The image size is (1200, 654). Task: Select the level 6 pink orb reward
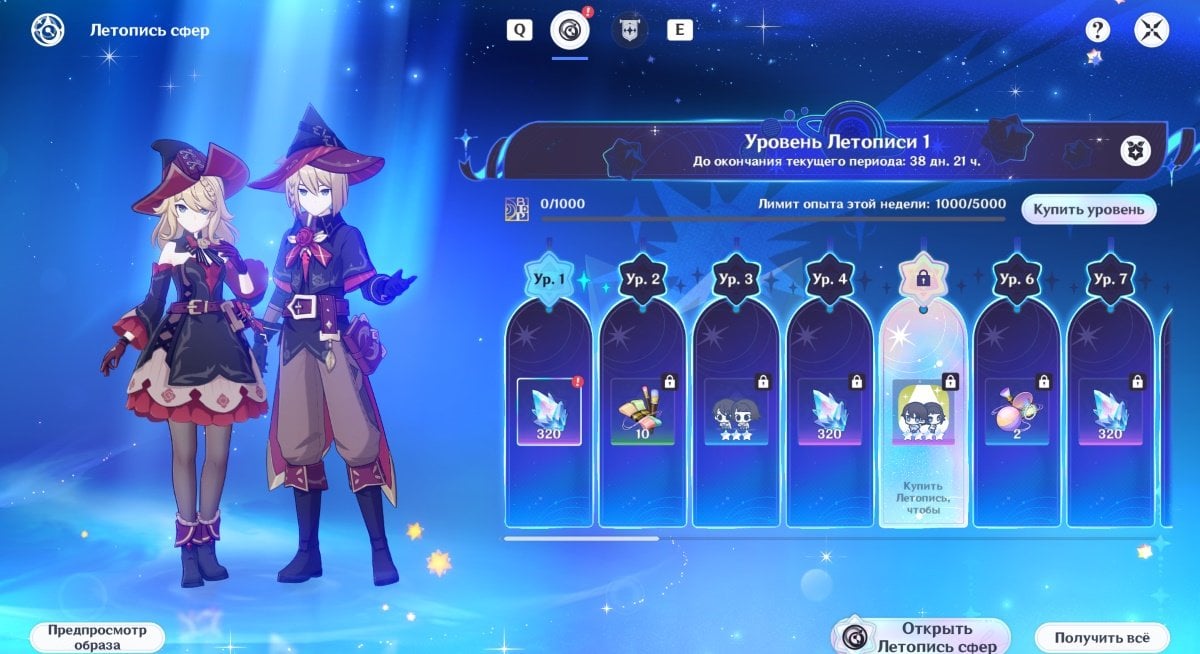(x=1016, y=411)
